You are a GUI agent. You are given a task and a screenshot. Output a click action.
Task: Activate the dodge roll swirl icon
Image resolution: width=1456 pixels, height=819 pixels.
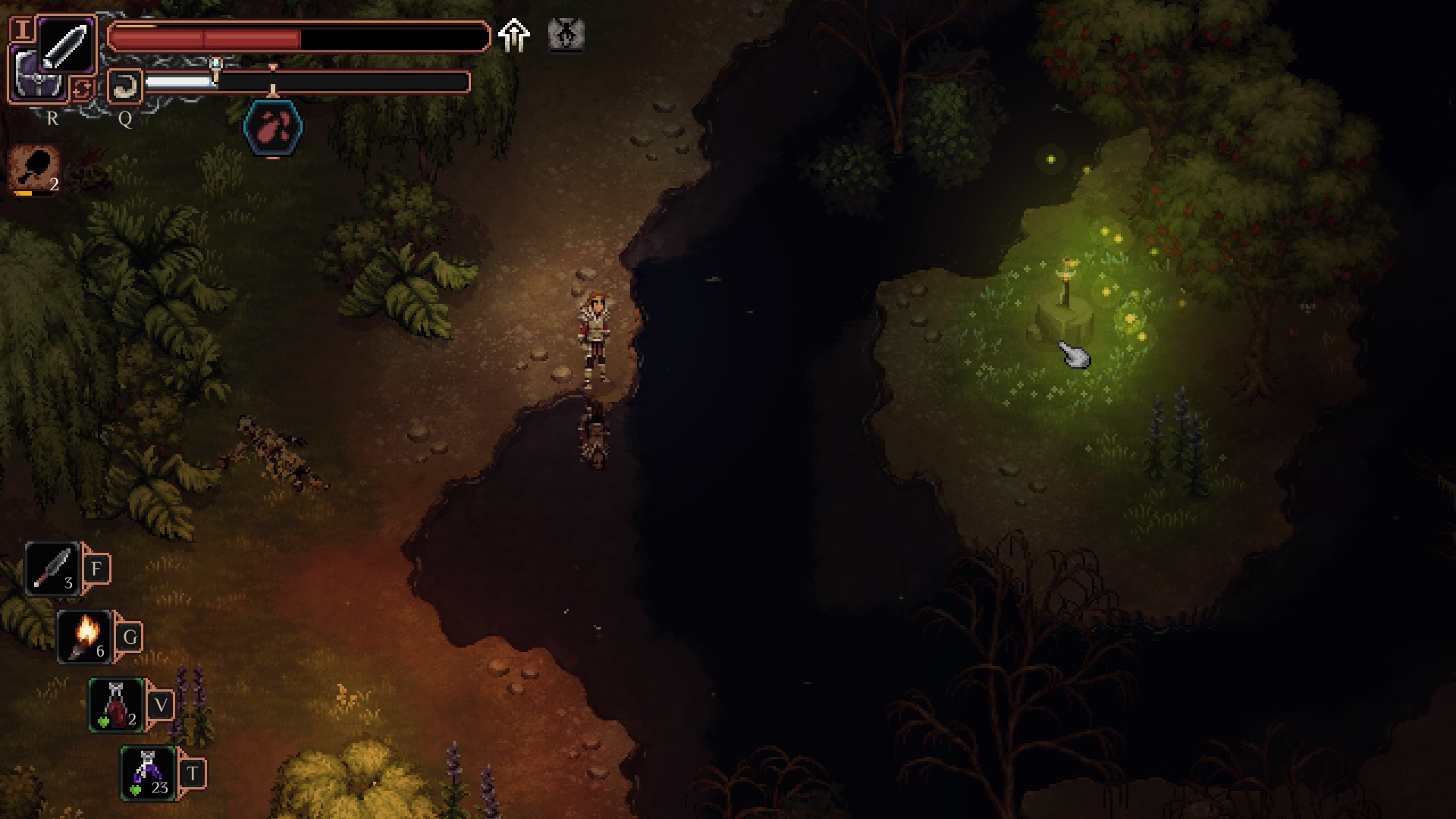[125, 86]
